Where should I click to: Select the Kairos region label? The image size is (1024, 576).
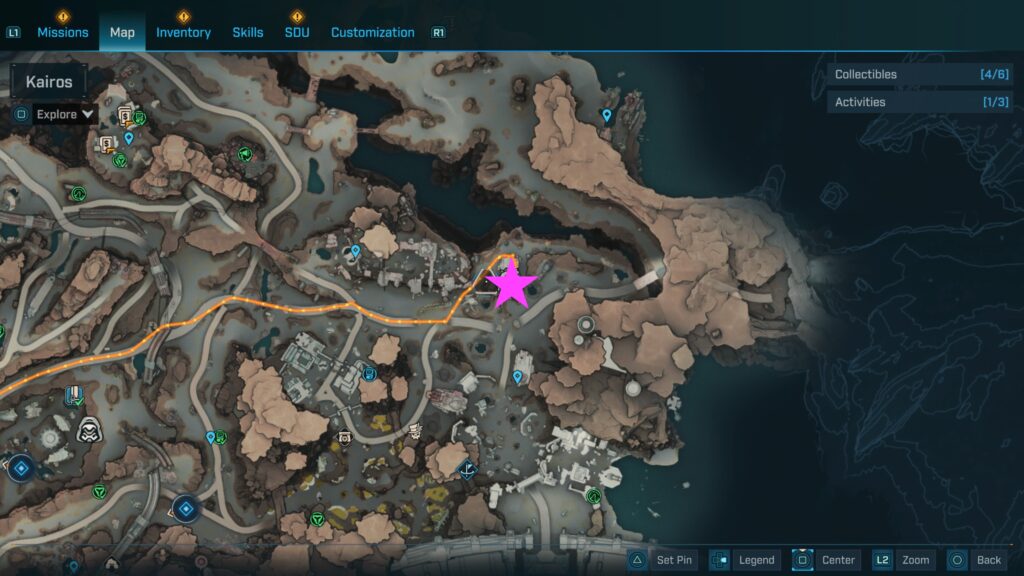[x=49, y=82]
